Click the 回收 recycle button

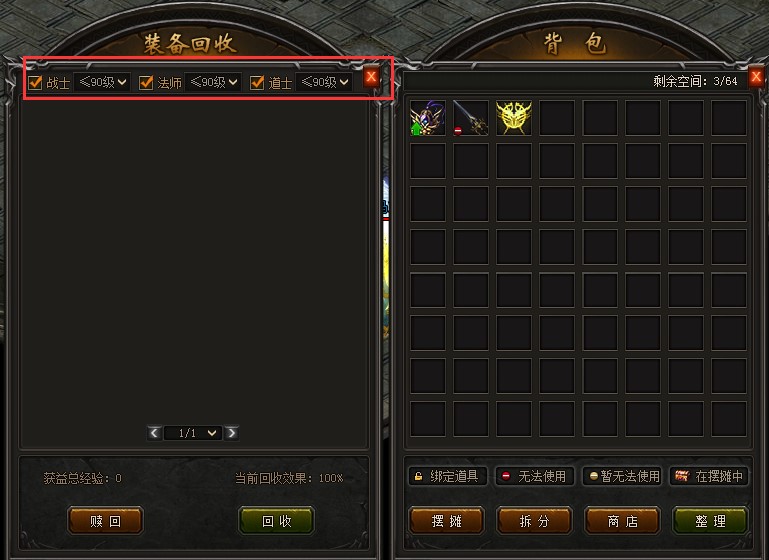click(276, 521)
